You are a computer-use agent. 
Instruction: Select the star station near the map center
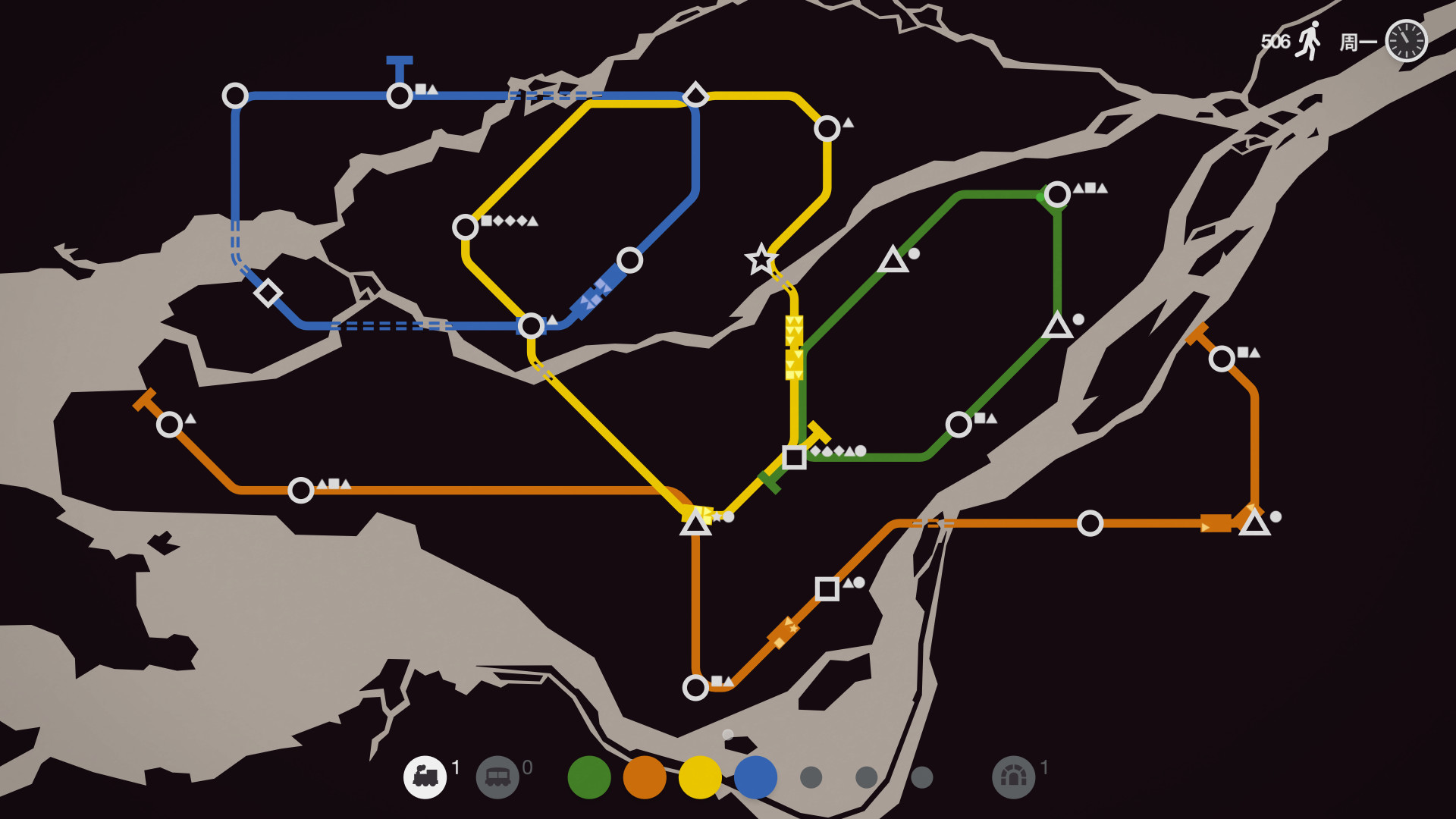760,260
